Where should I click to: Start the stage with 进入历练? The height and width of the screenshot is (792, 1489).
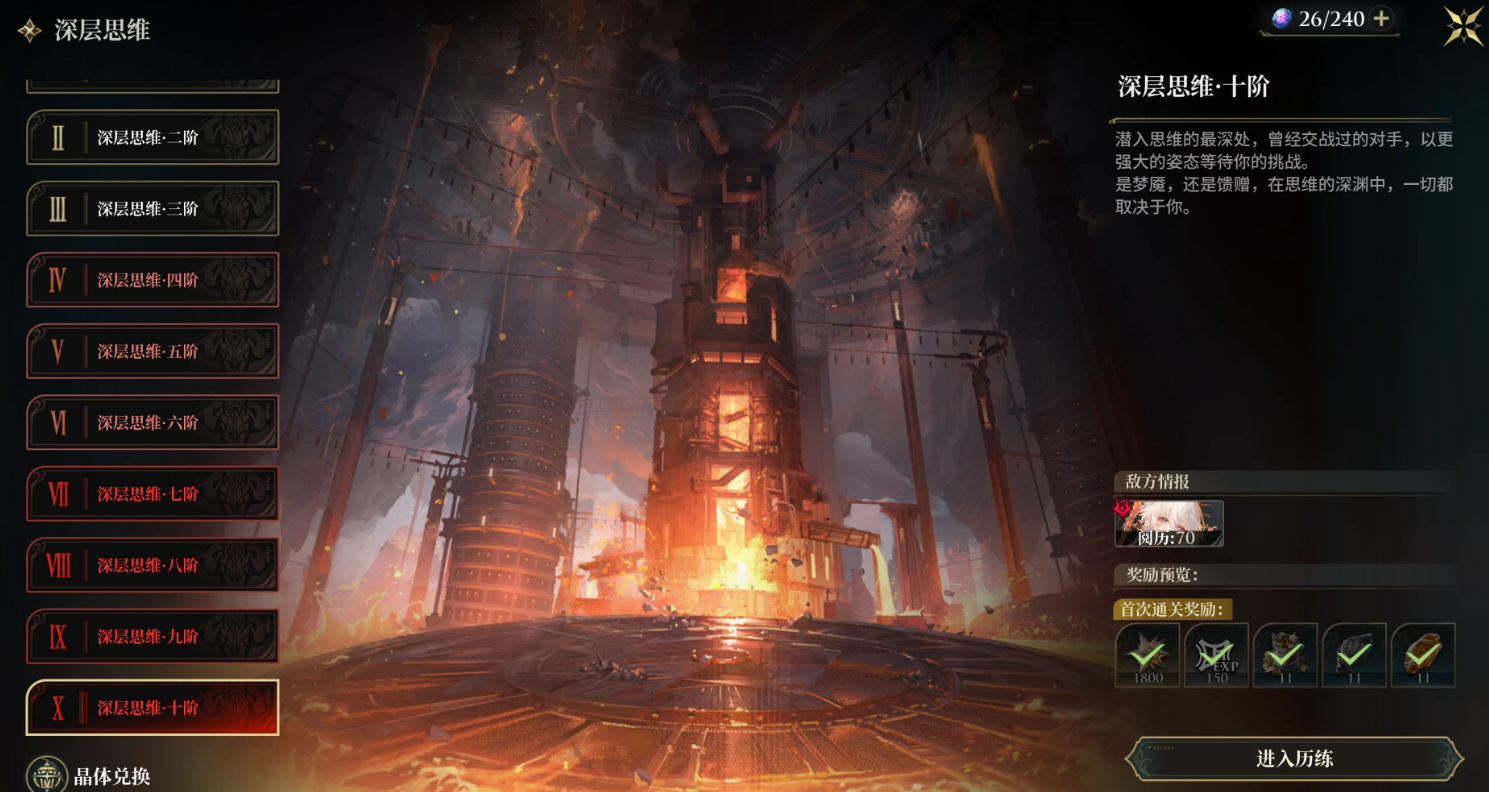coord(1294,759)
